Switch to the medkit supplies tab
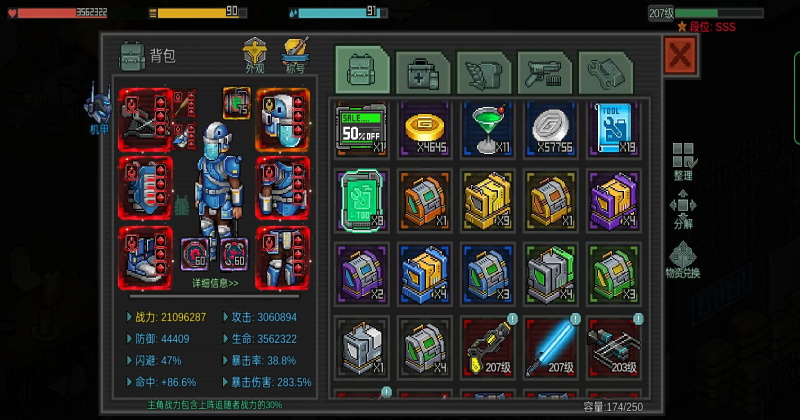This screenshot has height=420, width=800. point(423,72)
